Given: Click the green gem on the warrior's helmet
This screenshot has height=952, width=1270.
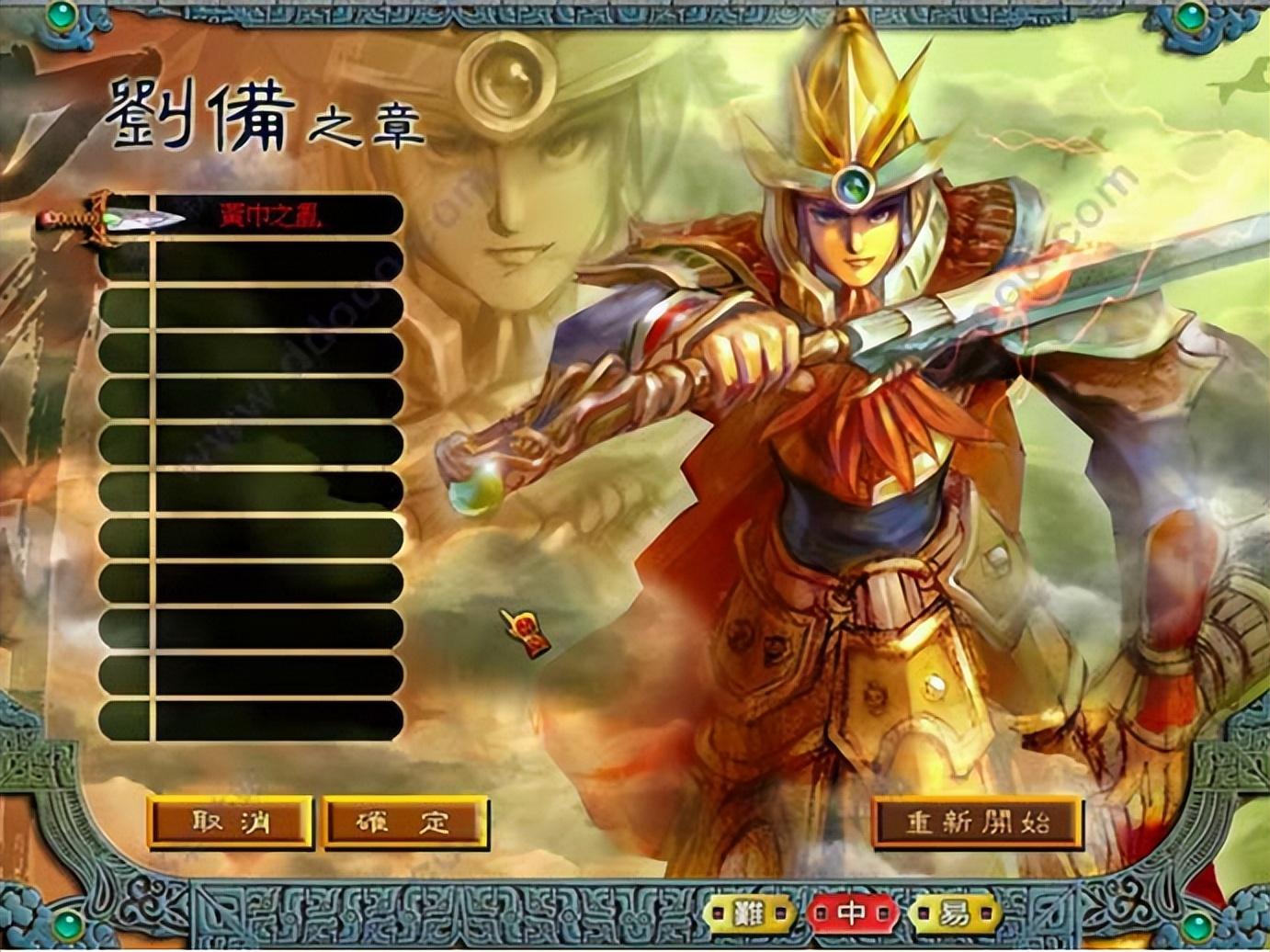Looking at the screenshot, I should [x=856, y=185].
